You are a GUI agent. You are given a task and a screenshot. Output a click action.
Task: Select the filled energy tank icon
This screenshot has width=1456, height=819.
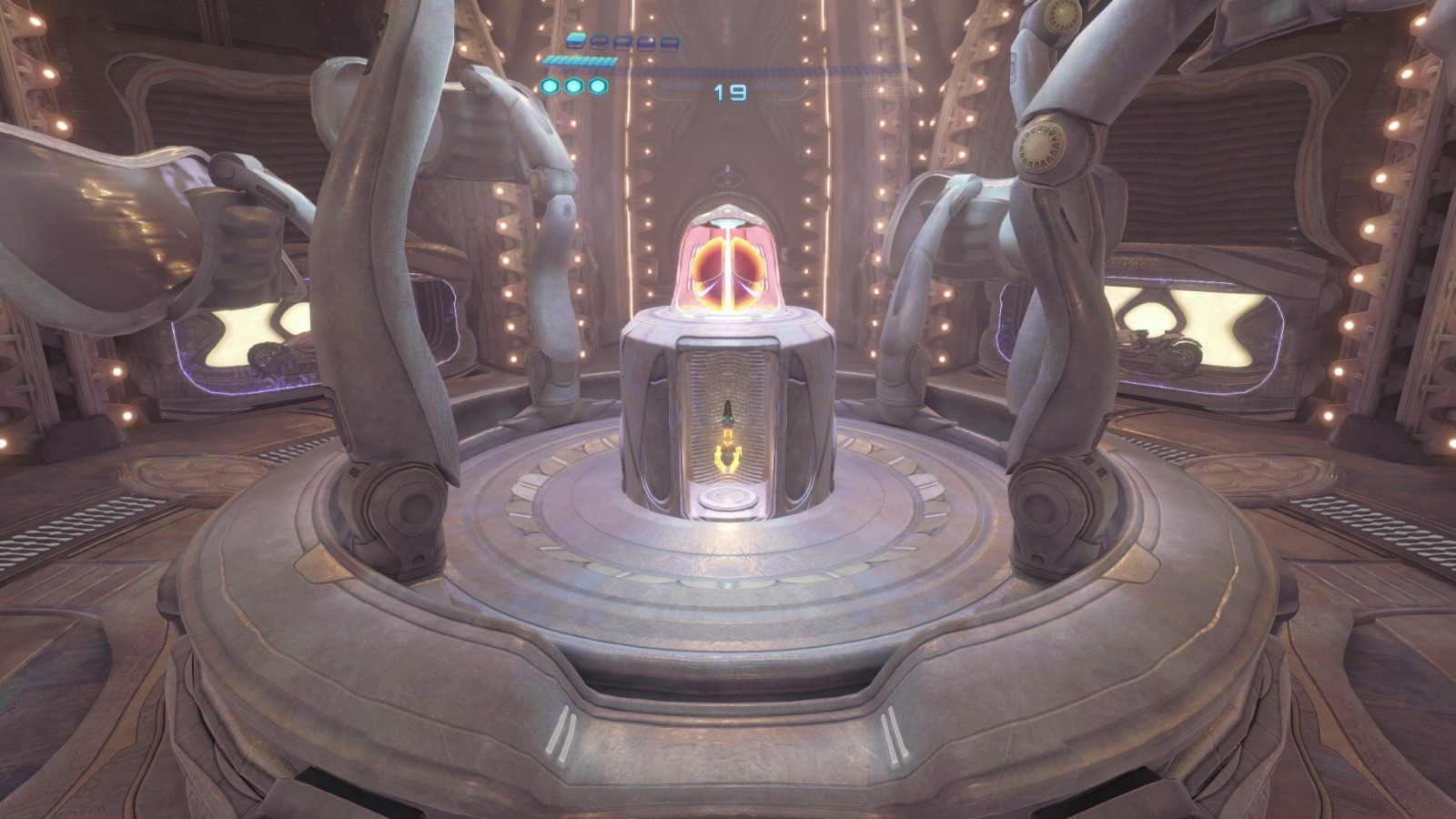click(575, 40)
